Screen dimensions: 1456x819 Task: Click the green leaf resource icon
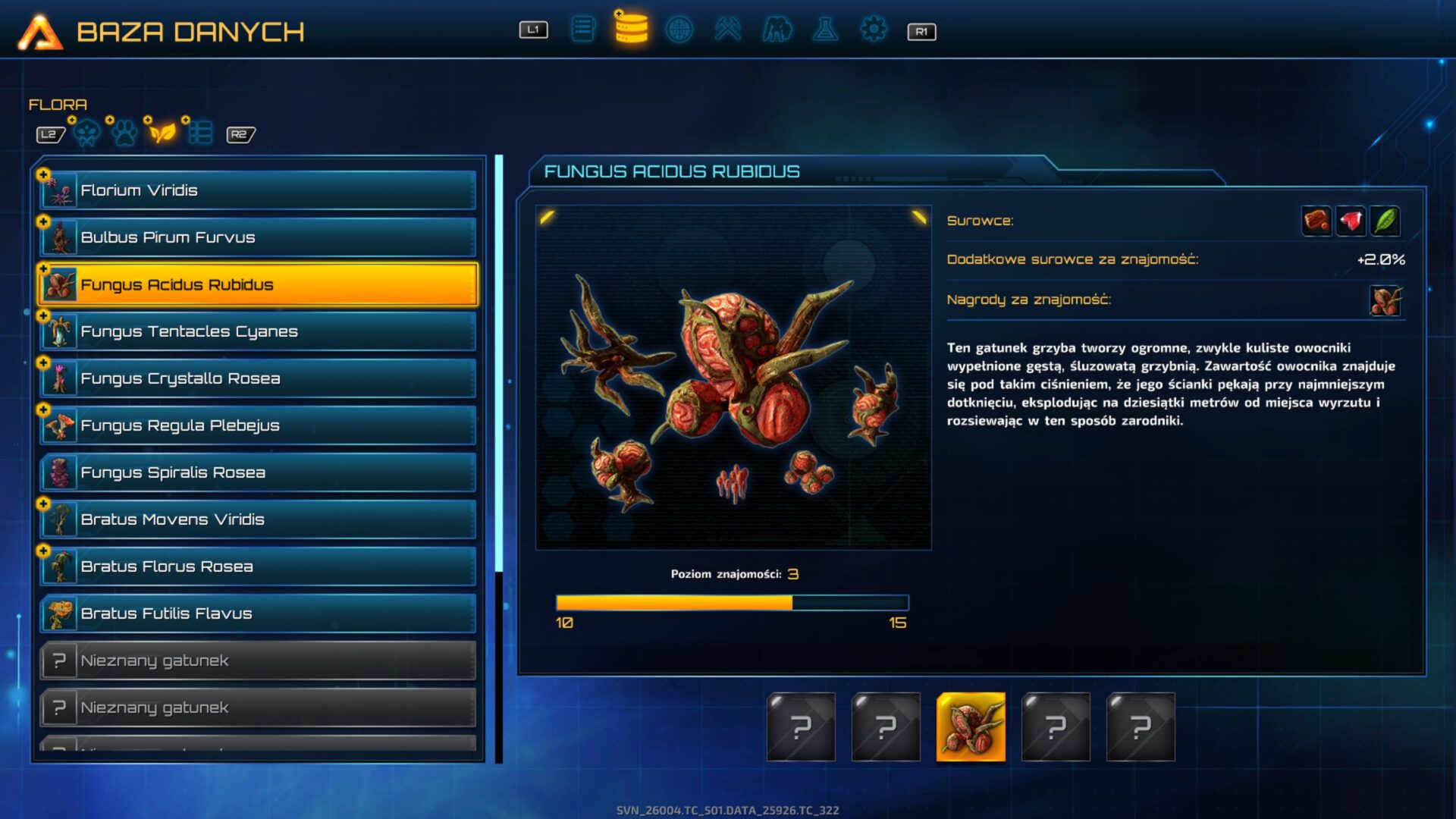point(1385,221)
